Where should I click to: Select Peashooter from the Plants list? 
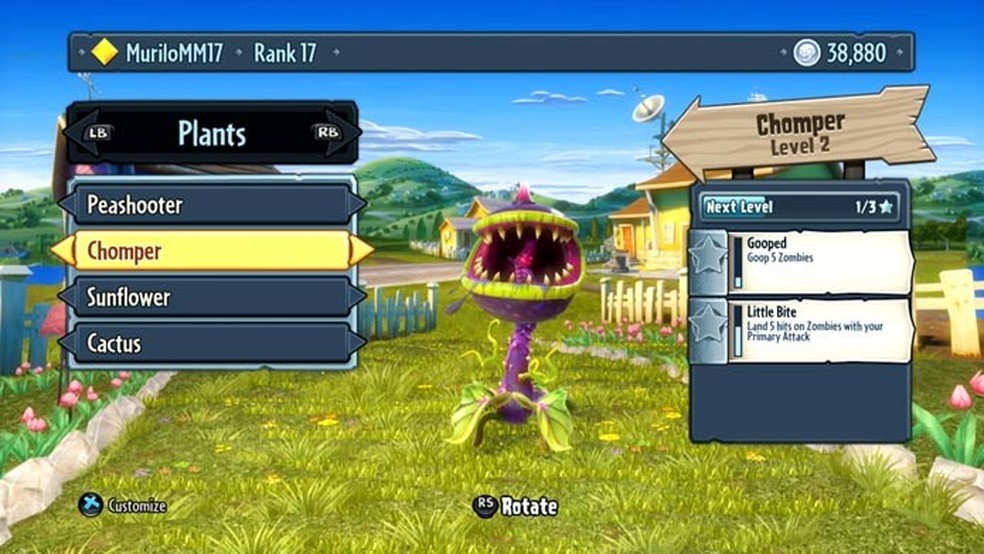click(x=210, y=205)
